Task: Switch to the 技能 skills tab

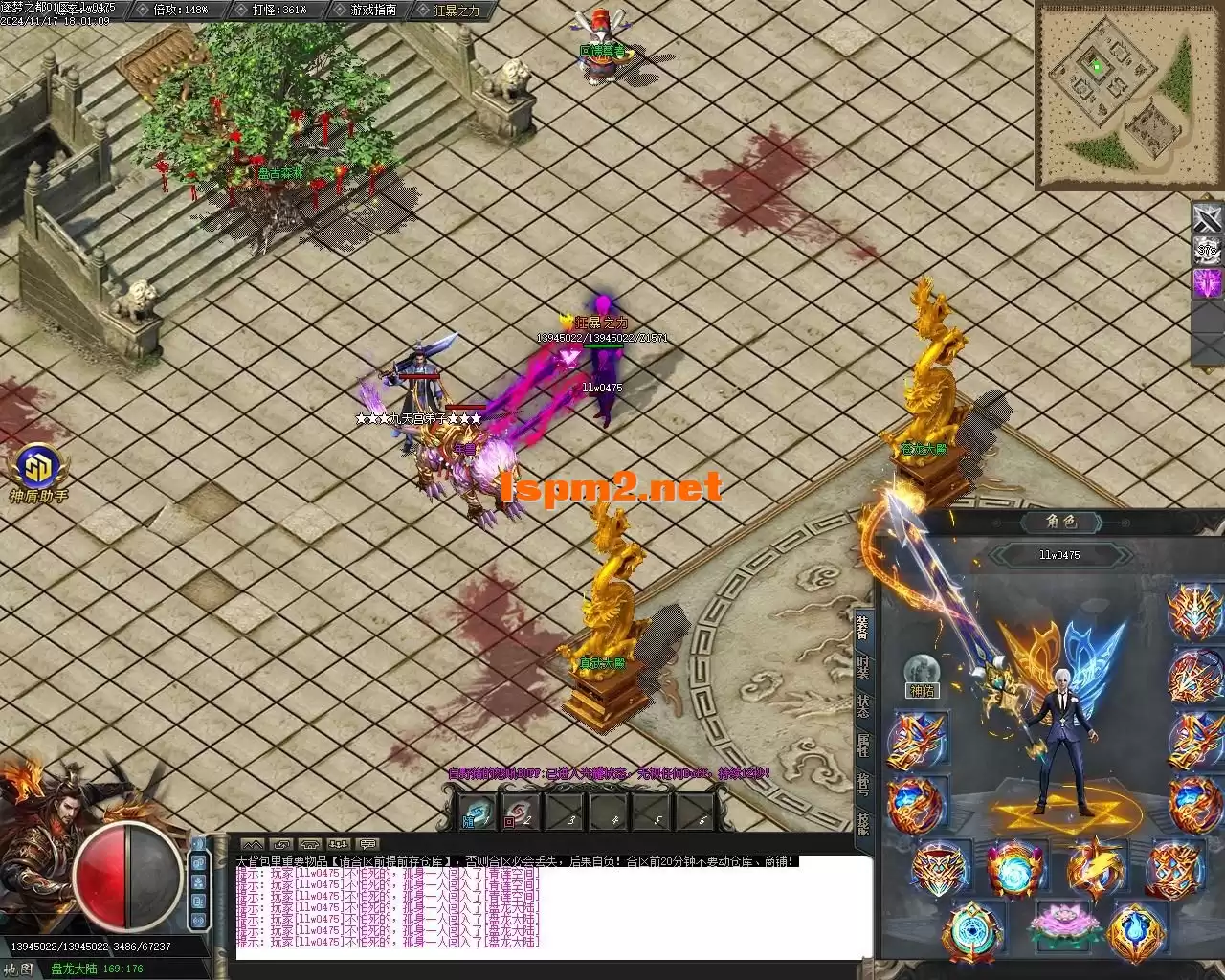Action: point(862,823)
